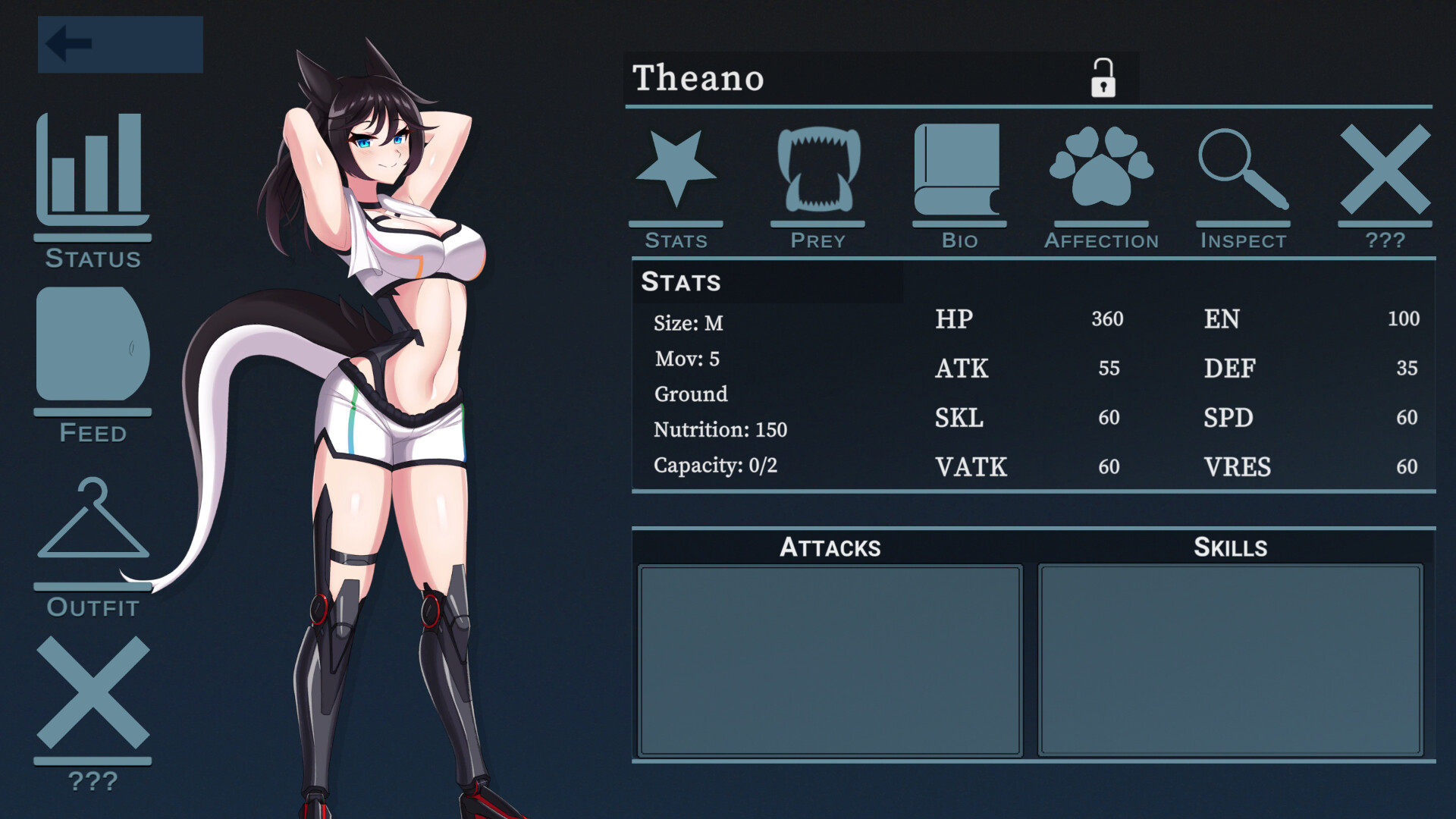This screenshot has width=1456, height=819.
Task: Click the HP value of 360
Action: click(x=1107, y=319)
